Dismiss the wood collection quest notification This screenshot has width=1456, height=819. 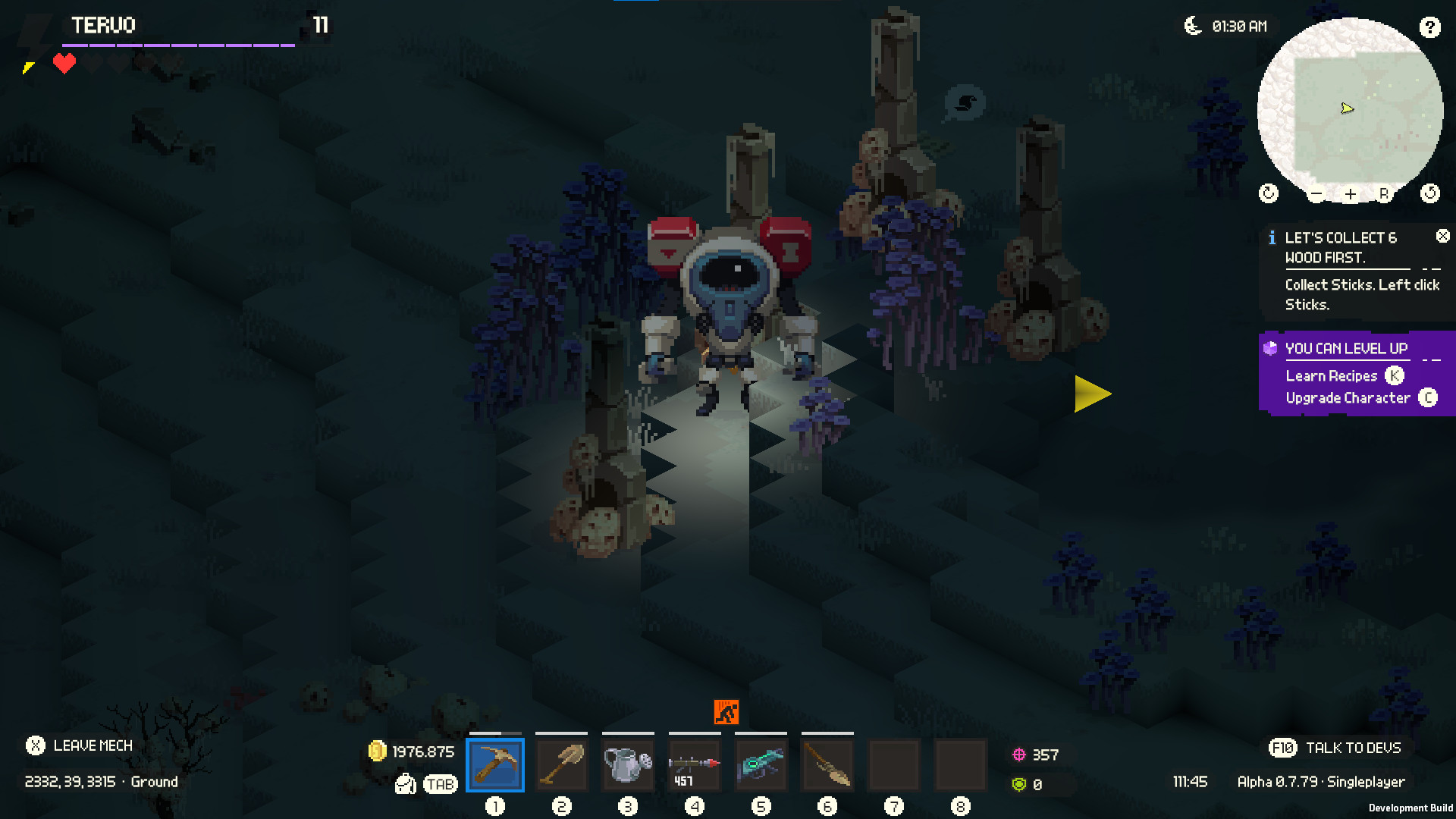pyautogui.click(x=1443, y=236)
